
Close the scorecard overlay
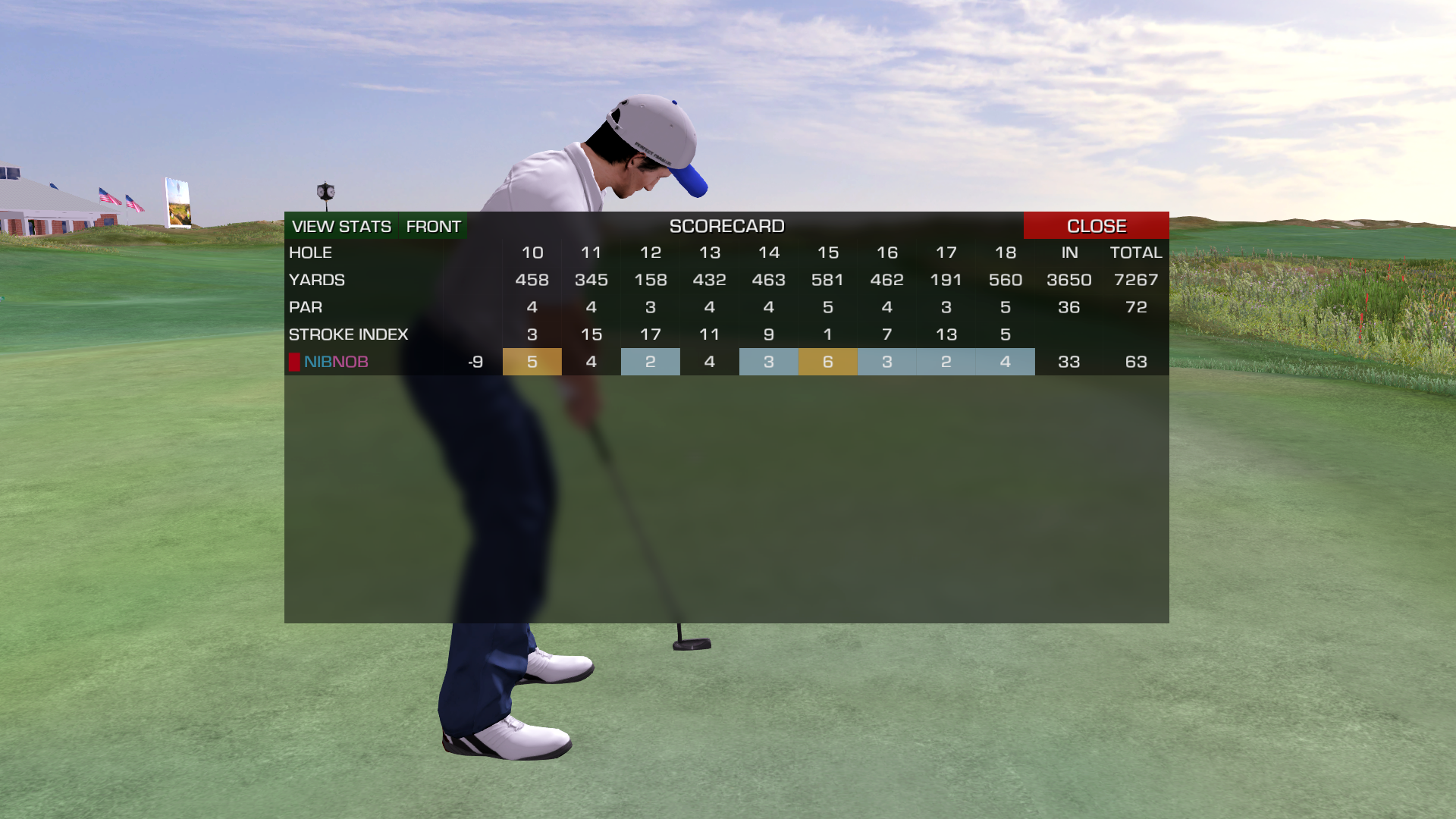1096,226
